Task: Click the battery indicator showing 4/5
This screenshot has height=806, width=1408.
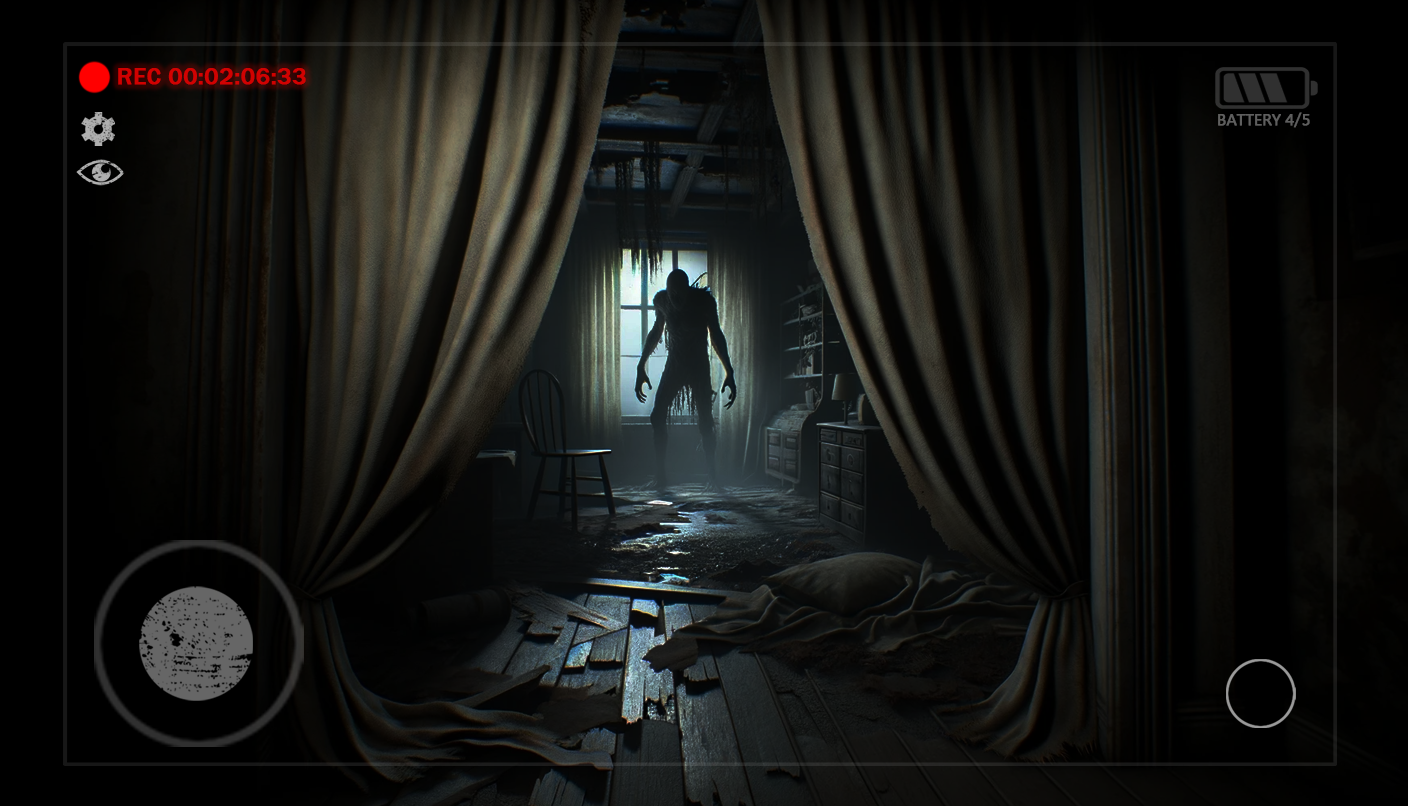Action: click(x=1262, y=88)
